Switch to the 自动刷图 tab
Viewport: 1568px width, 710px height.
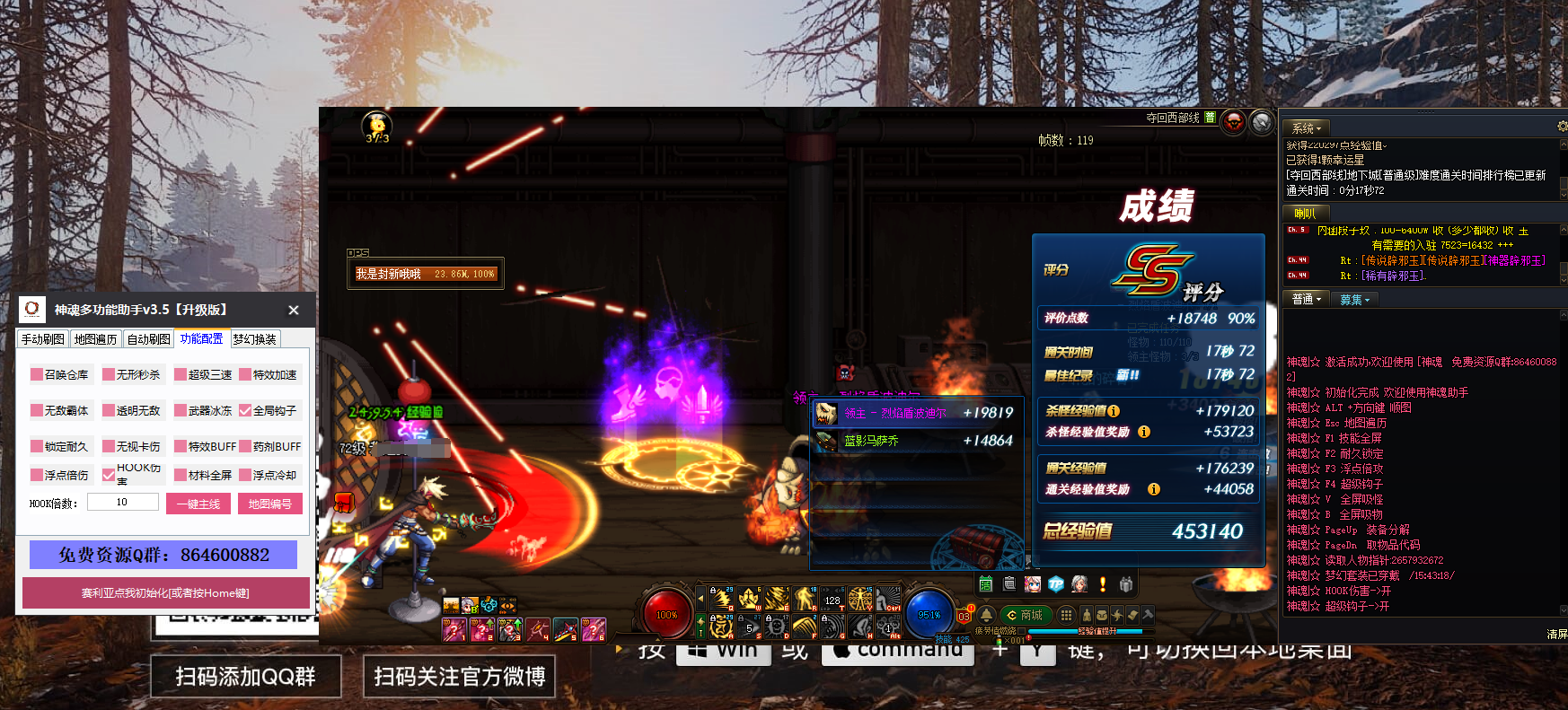(149, 339)
